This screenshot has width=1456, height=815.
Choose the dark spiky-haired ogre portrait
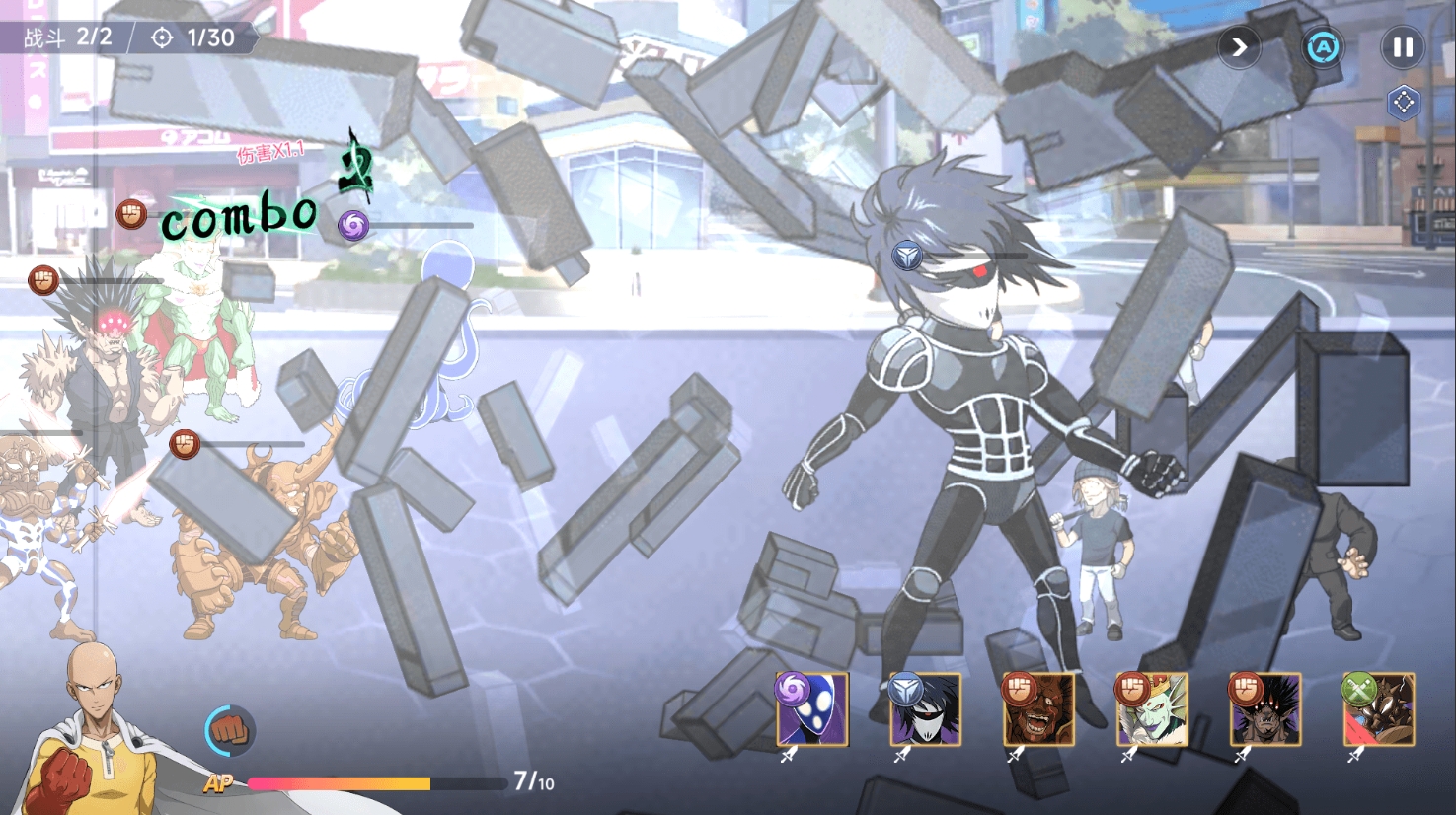coord(1266,710)
